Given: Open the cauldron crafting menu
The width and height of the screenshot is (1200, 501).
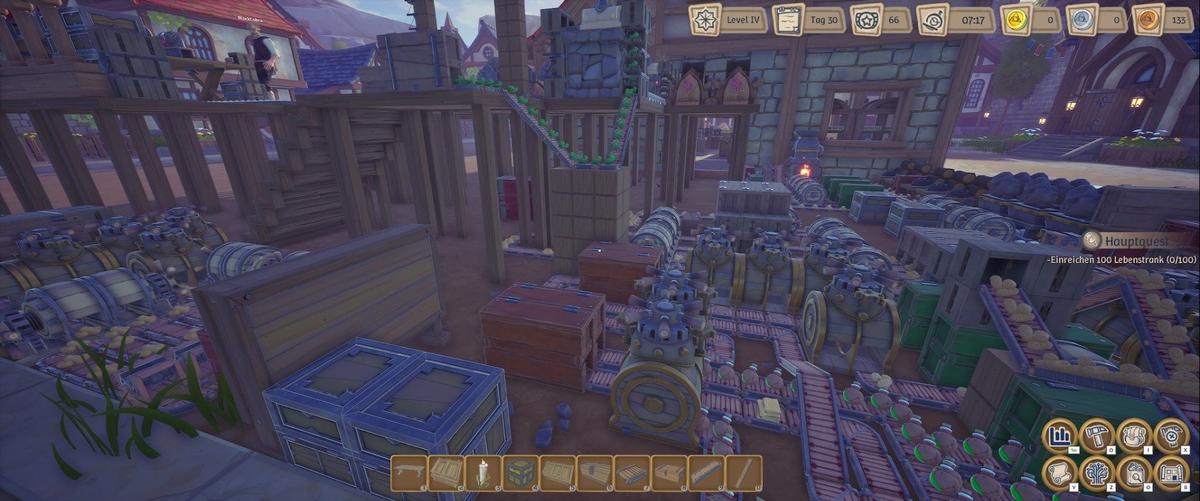Looking at the screenshot, I should 1134,437.
